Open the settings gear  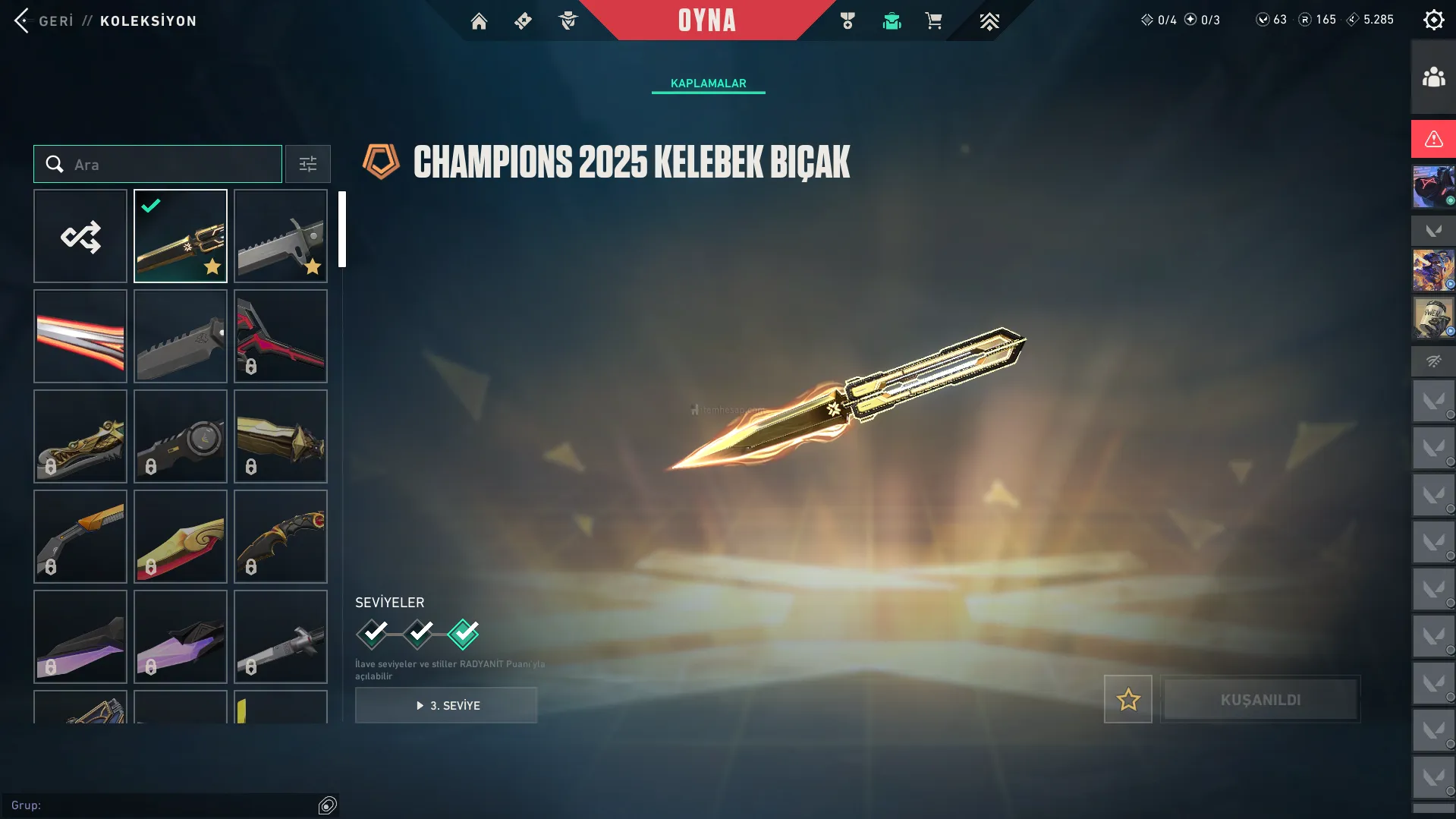coord(1433,20)
